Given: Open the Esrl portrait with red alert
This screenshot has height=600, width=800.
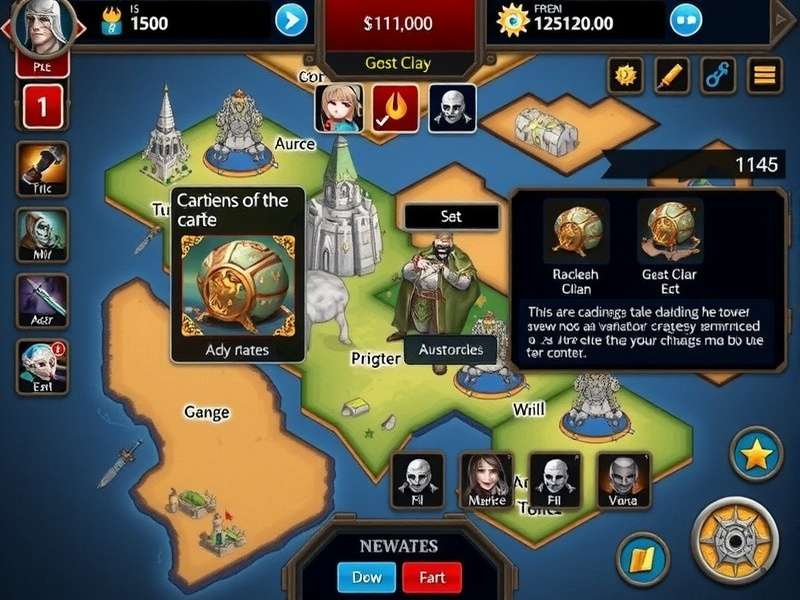Looking at the screenshot, I should [x=42, y=365].
